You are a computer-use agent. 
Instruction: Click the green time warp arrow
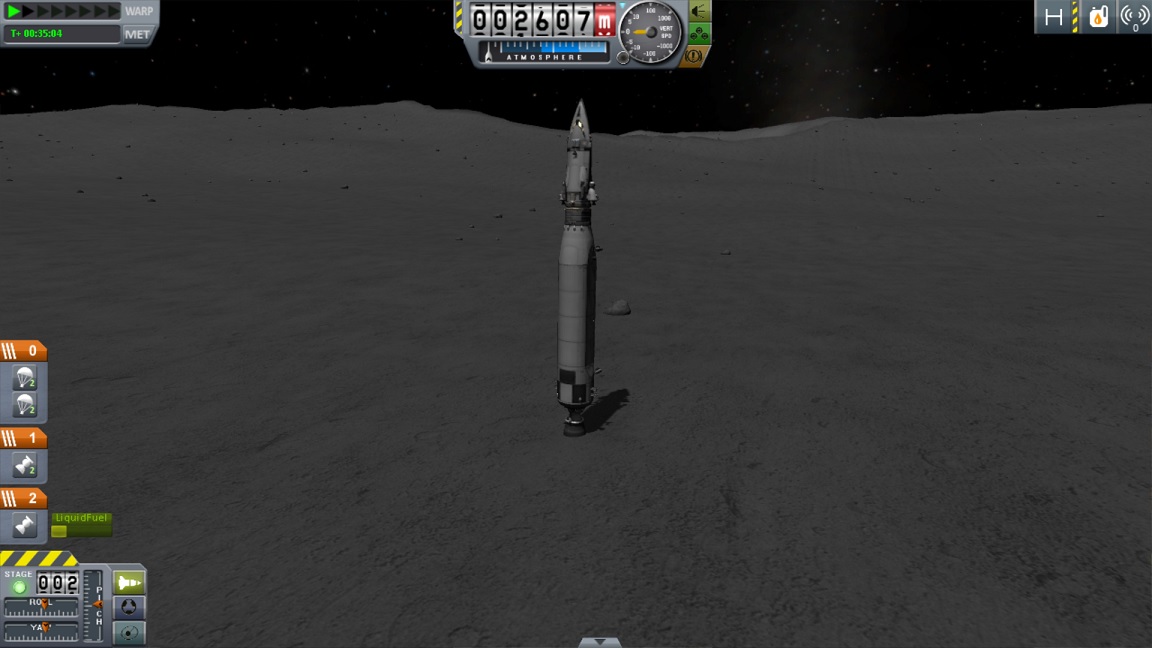(x=14, y=11)
